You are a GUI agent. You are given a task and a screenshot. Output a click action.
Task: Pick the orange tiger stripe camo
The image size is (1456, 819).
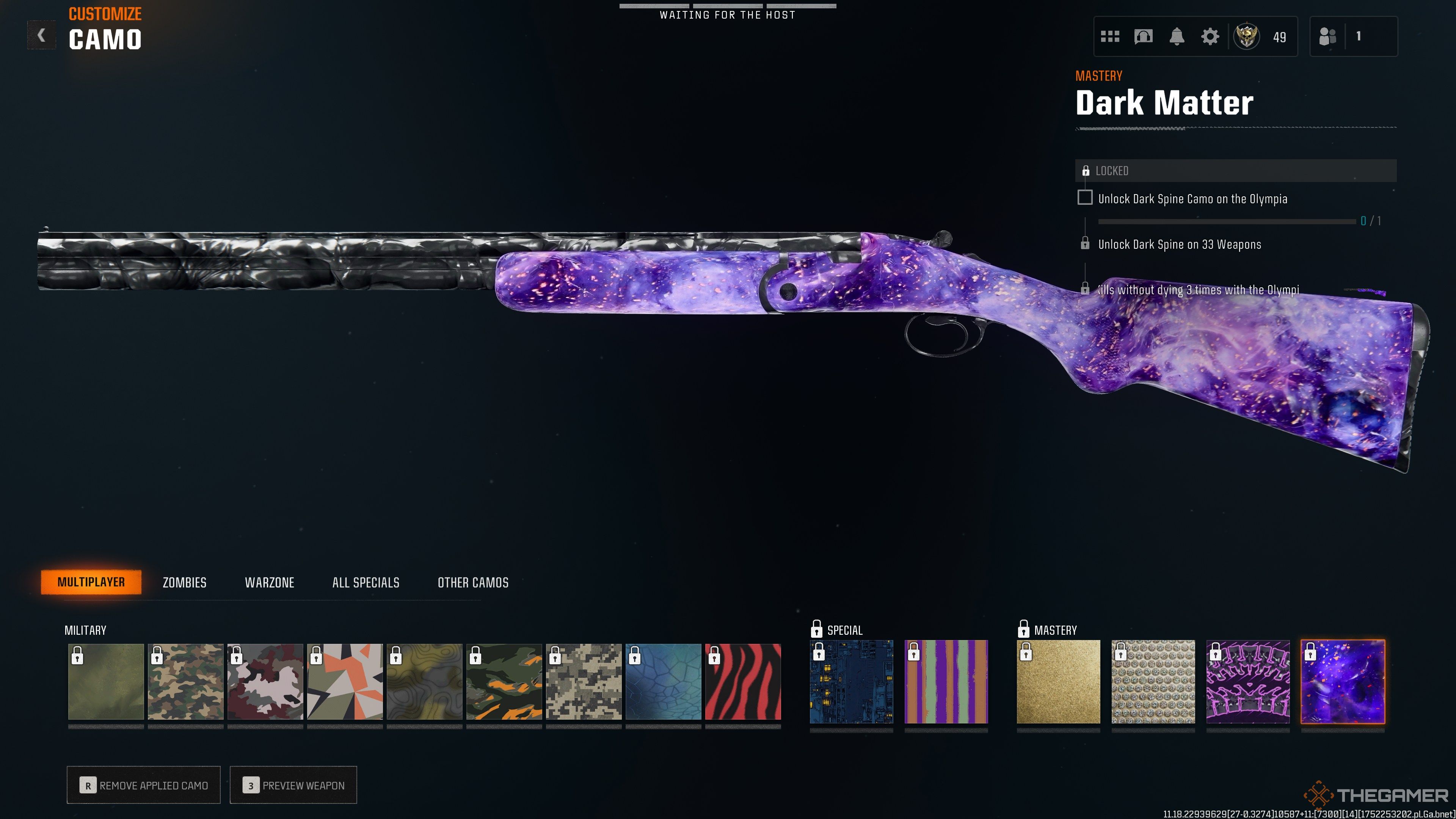pos(504,682)
